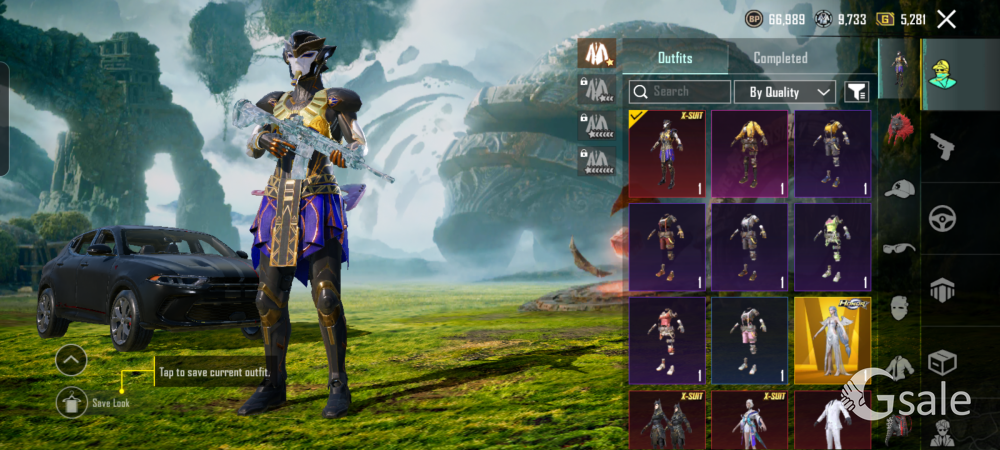The width and height of the screenshot is (1000, 450).
Task: Open the pistol weapon skins category
Action: [942, 147]
